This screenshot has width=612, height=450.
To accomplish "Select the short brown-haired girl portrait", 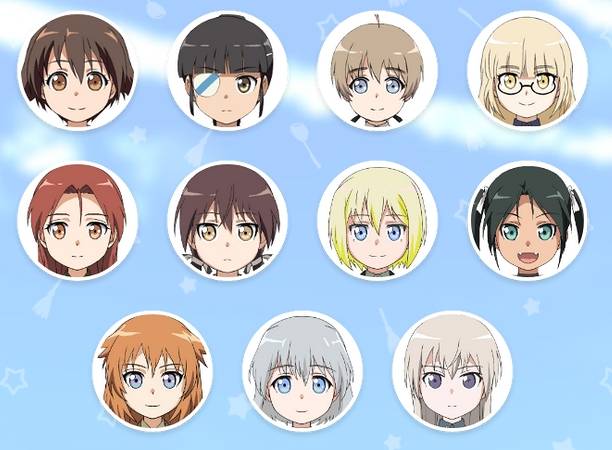I will 77,71.
